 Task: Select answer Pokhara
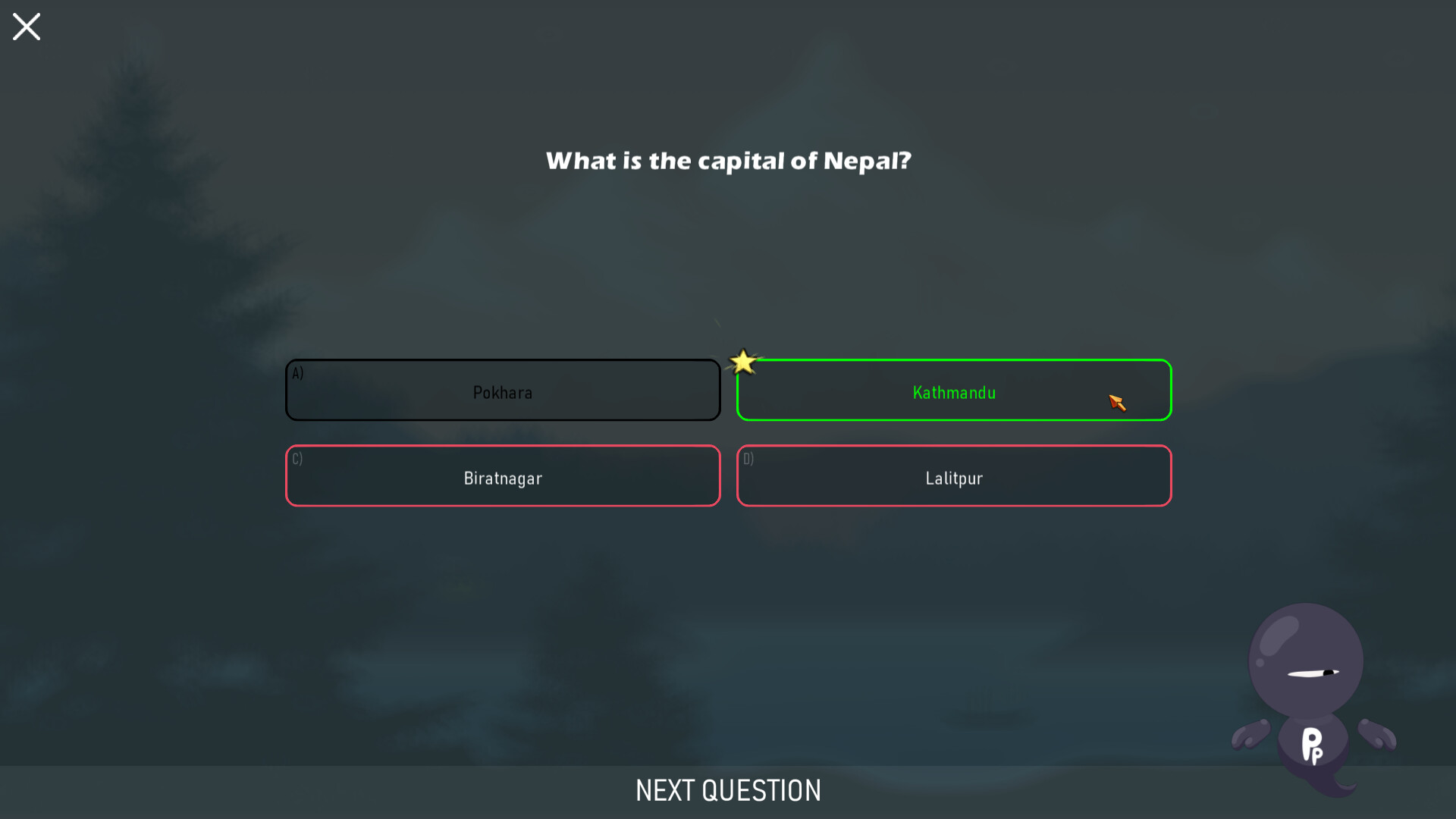[503, 391]
